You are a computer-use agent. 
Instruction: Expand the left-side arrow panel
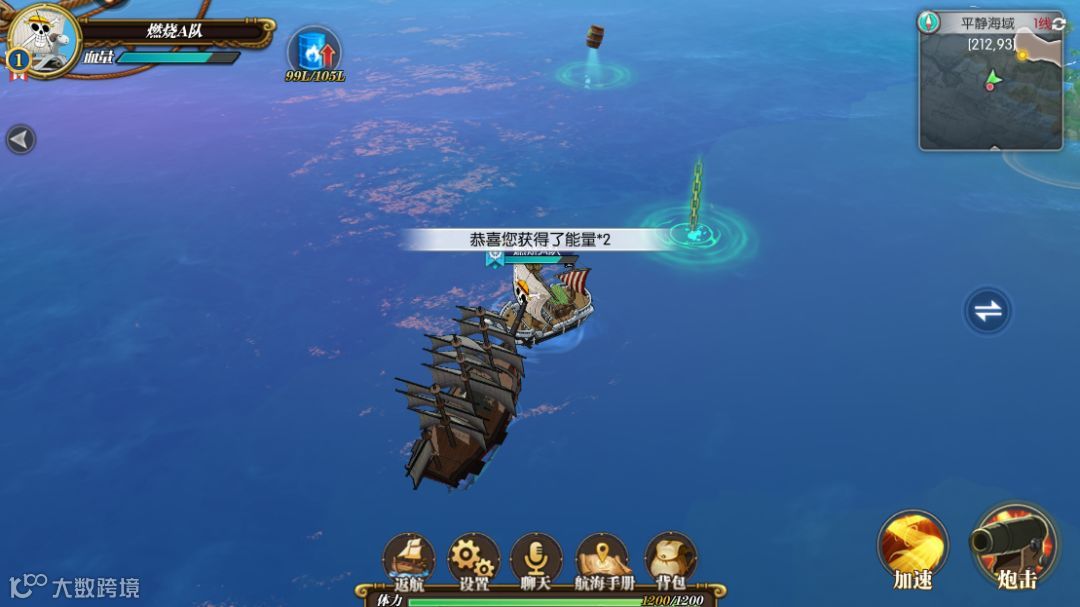tap(20, 139)
